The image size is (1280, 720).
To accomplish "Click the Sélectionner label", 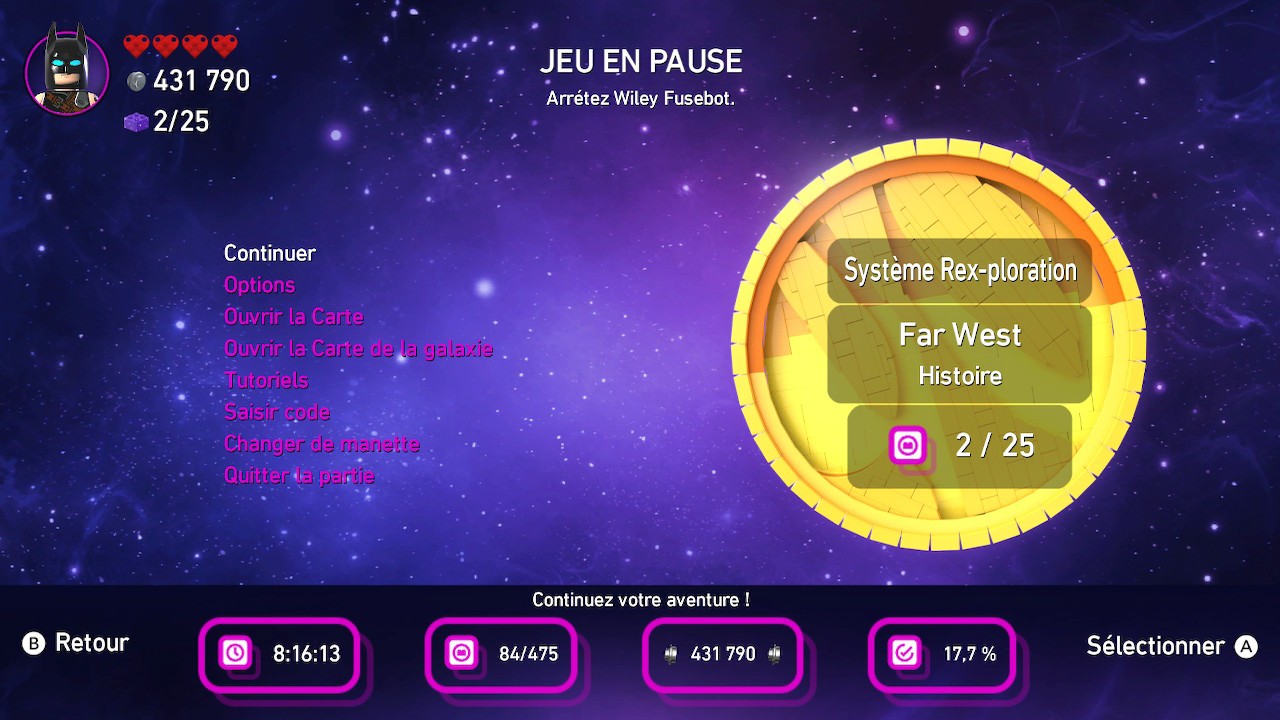I will click(x=1155, y=646).
